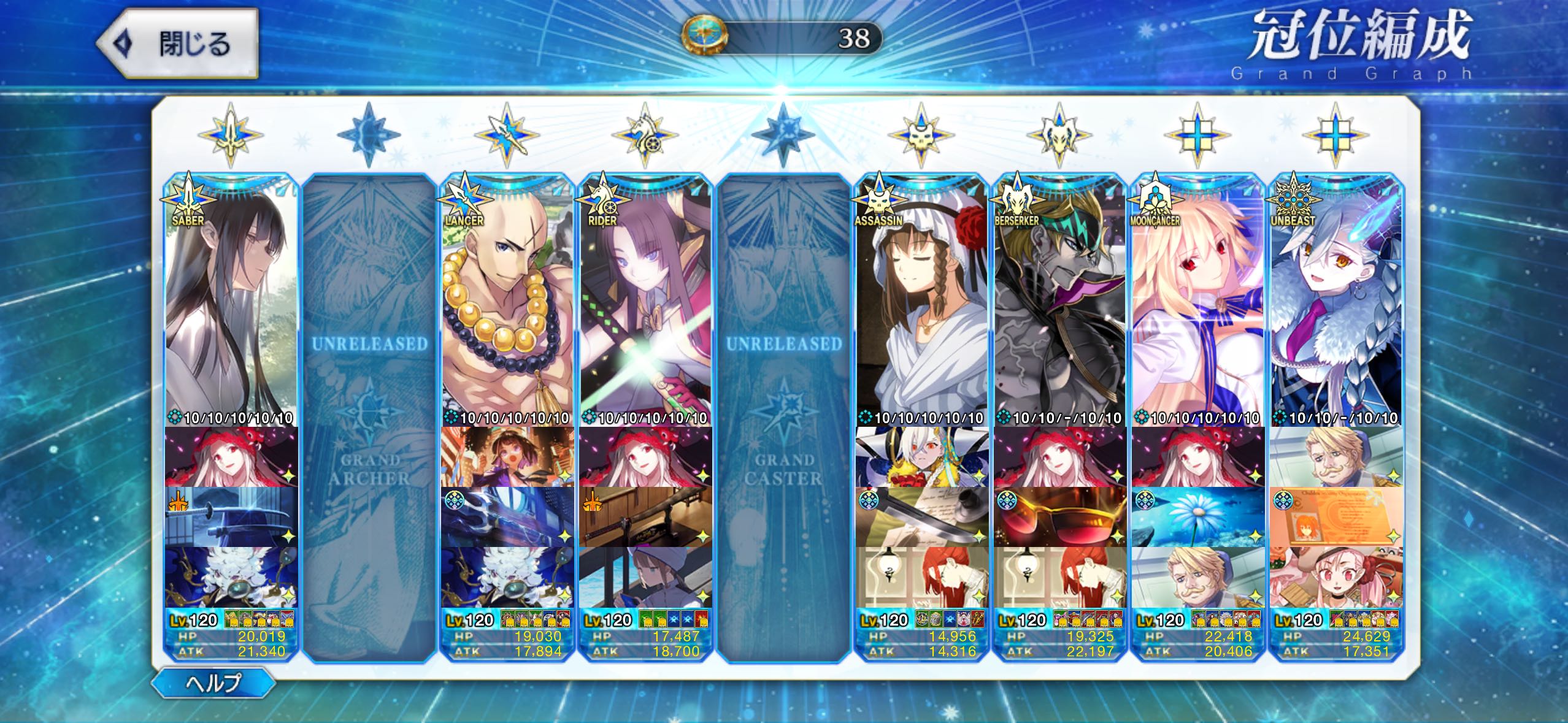Select the Grand Rider servant card
The height and width of the screenshot is (723, 1568).
tap(645, 300)
